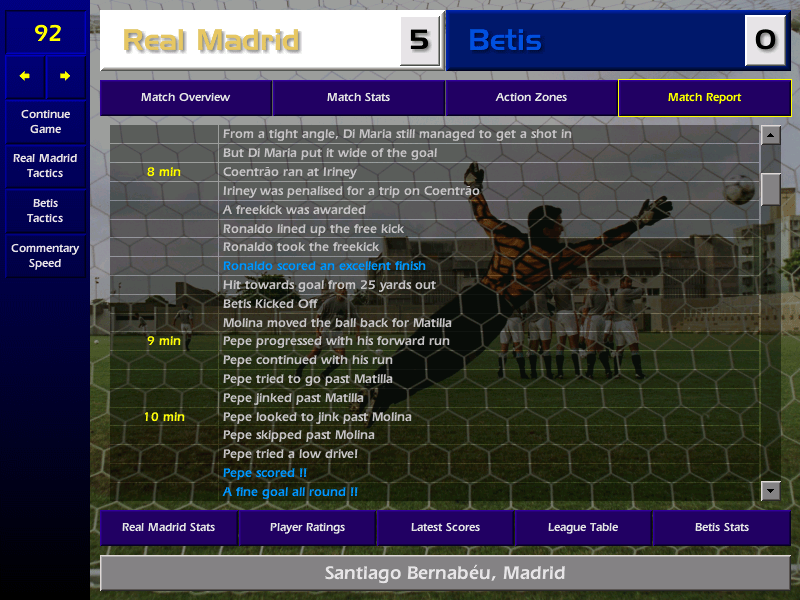Viewport: 800px width, 600px height.
Task: Open Real Madrid Tactics
Action: (45, 166)
